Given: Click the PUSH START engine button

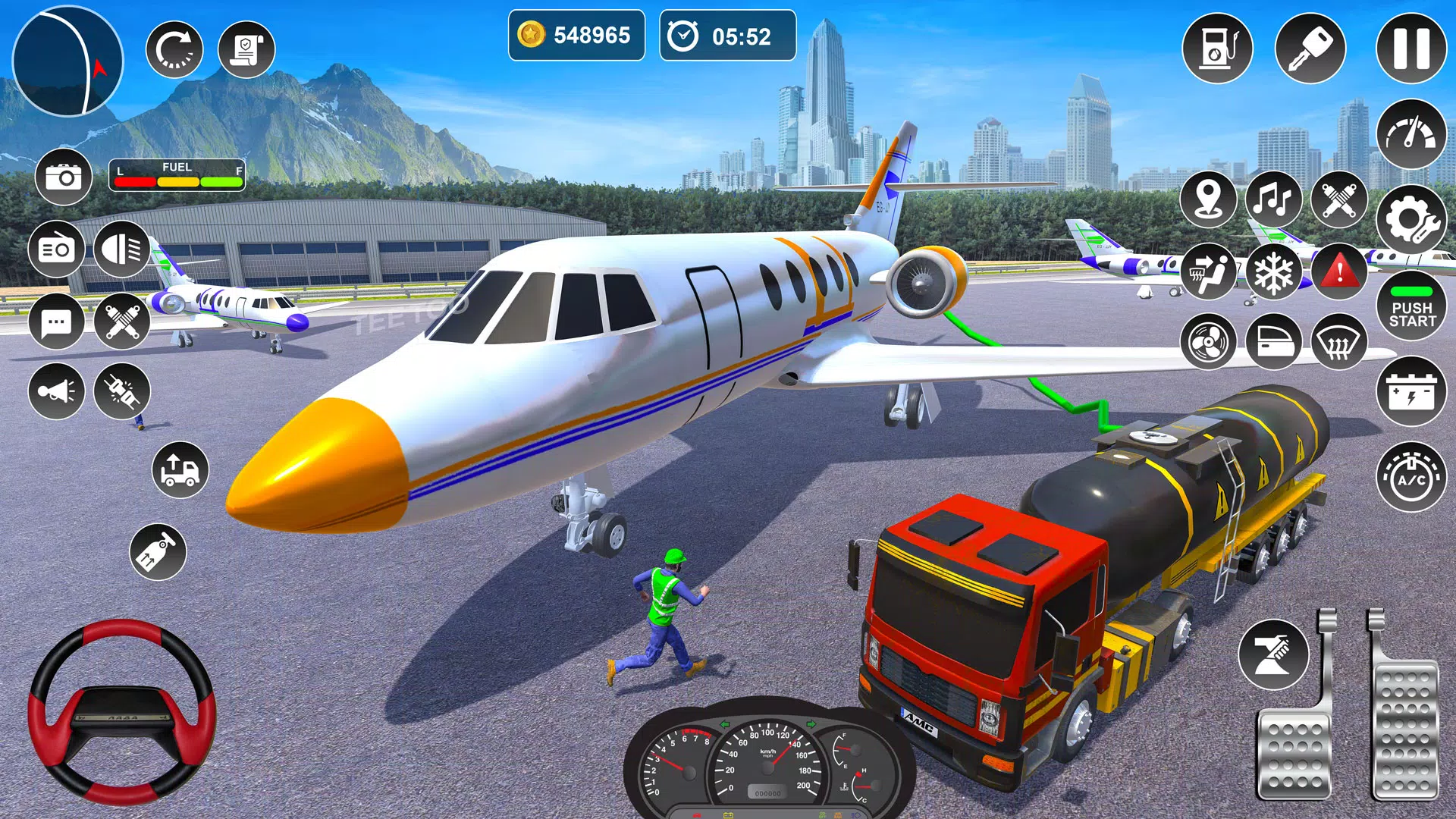Looking at the screenshot, I should pos(1411,307).
